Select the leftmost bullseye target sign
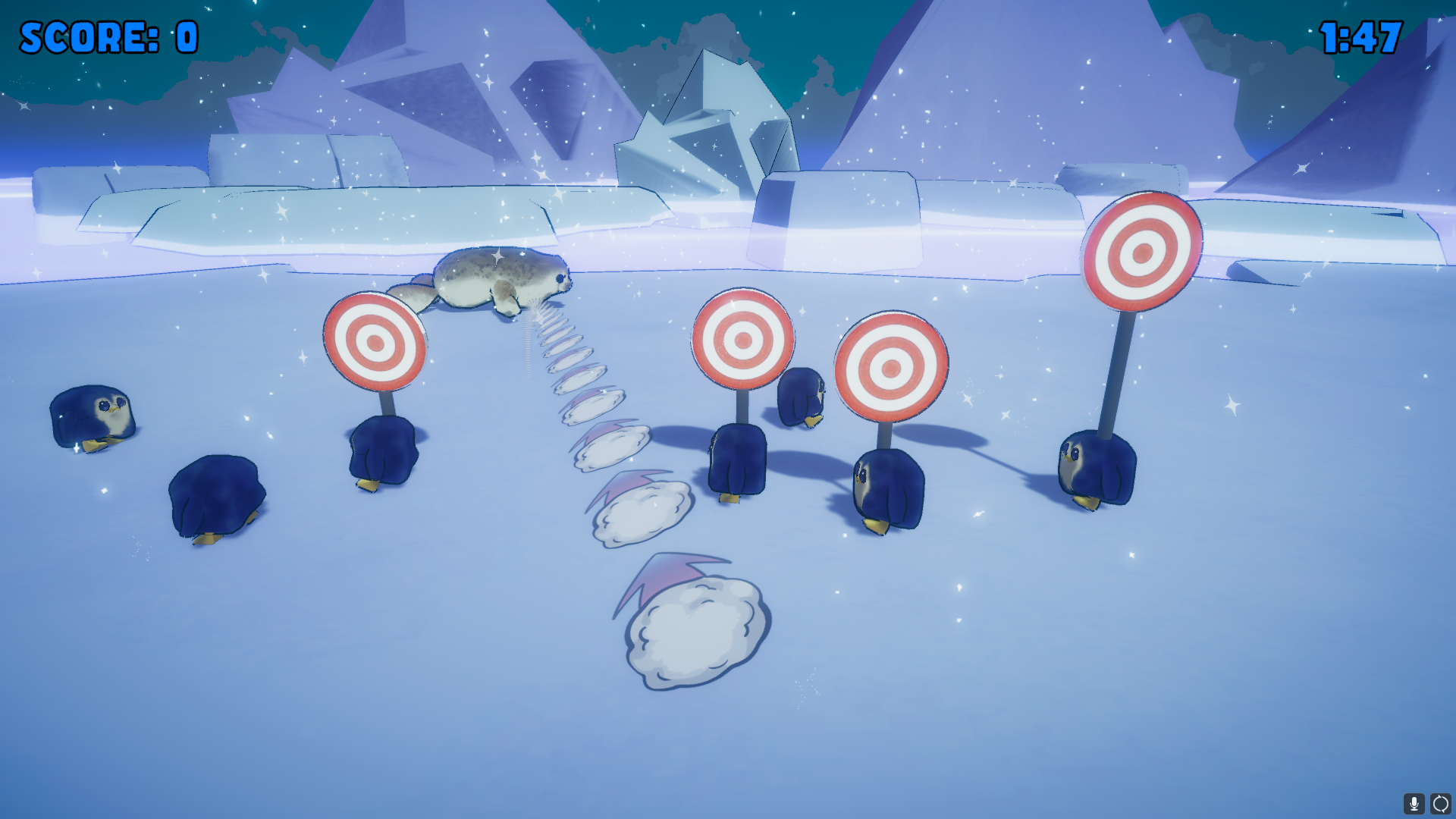The height and width of the screenshot is (819, 1456). 375,343
